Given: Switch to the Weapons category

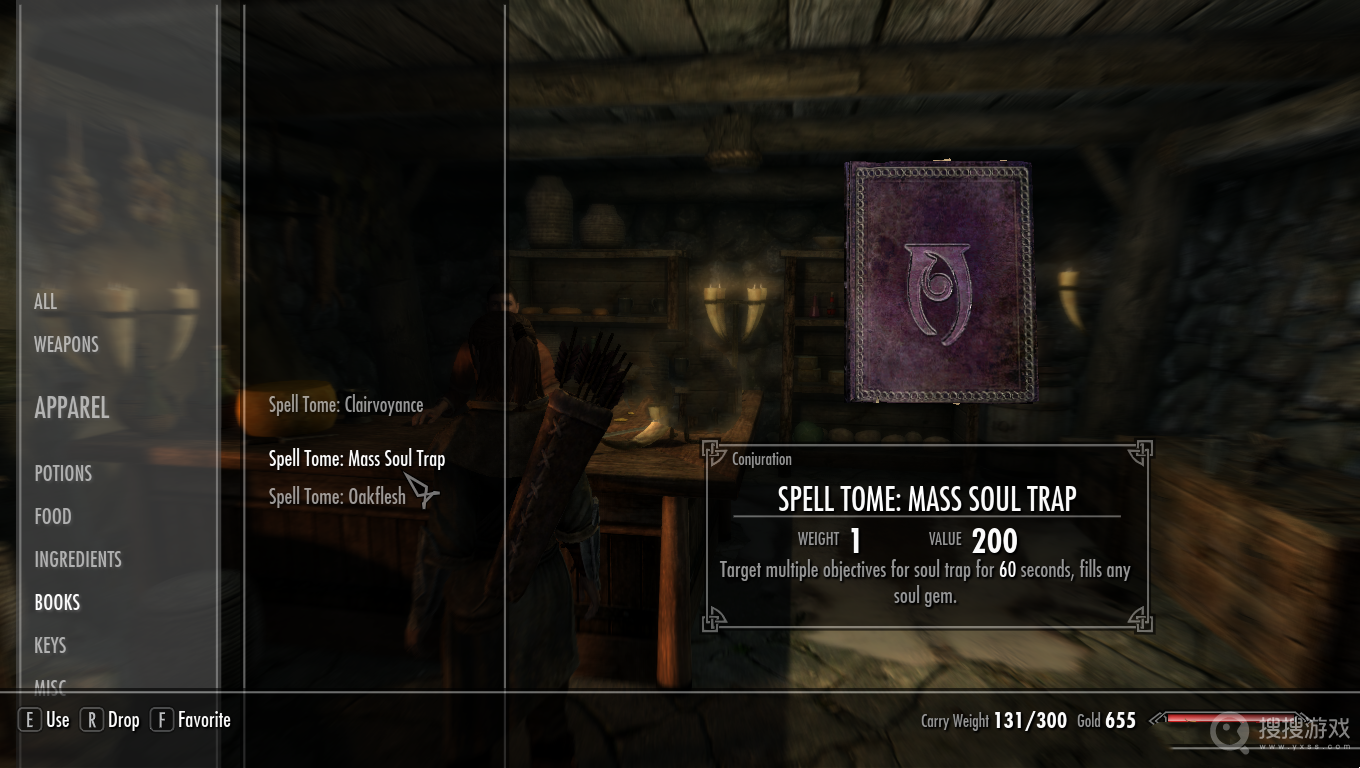Looking at the screenshot, I should pyautogui.click(x=66, y=344).
